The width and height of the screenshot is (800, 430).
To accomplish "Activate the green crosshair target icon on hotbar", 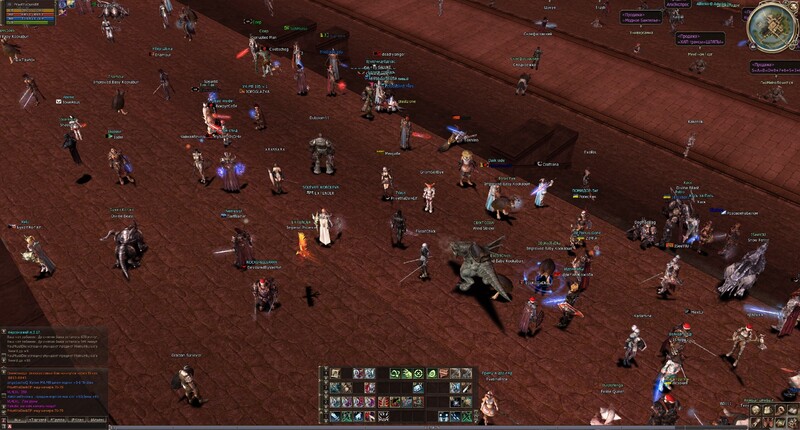I will coord(418,374).
